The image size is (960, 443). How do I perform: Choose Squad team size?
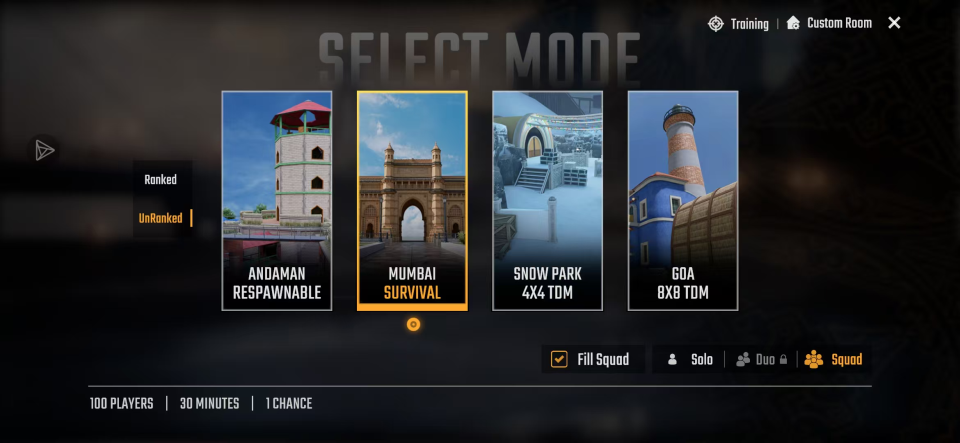click(x=833, y=359)
